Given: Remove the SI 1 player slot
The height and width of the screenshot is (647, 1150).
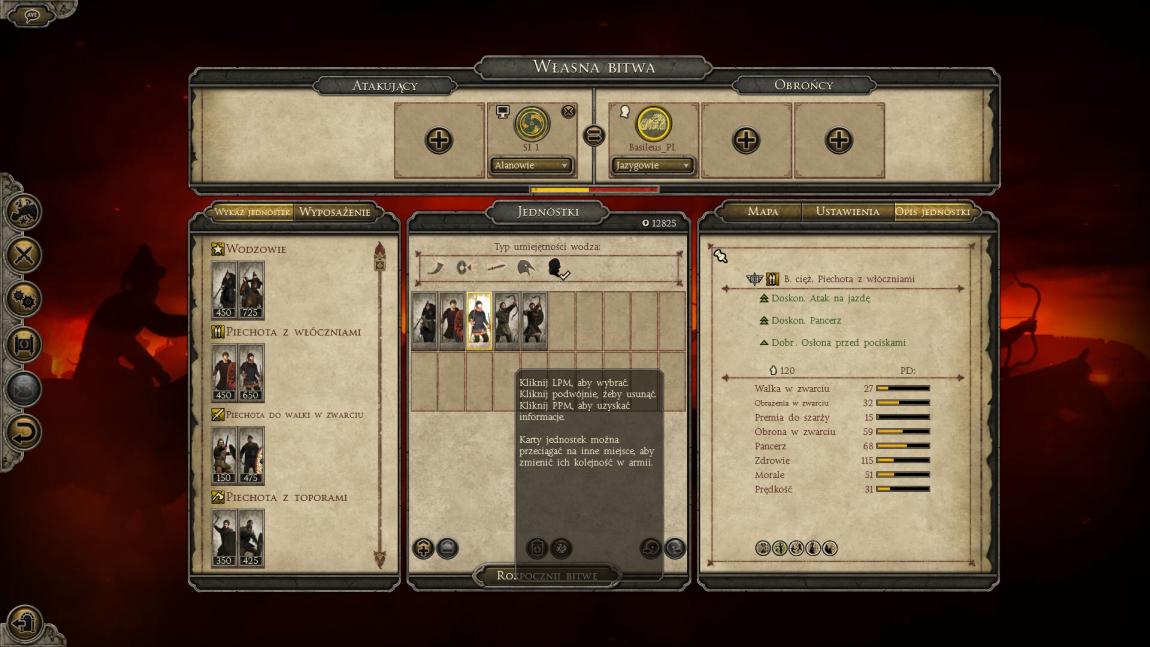Looking at the screenshot, I should tap(568, 111).
